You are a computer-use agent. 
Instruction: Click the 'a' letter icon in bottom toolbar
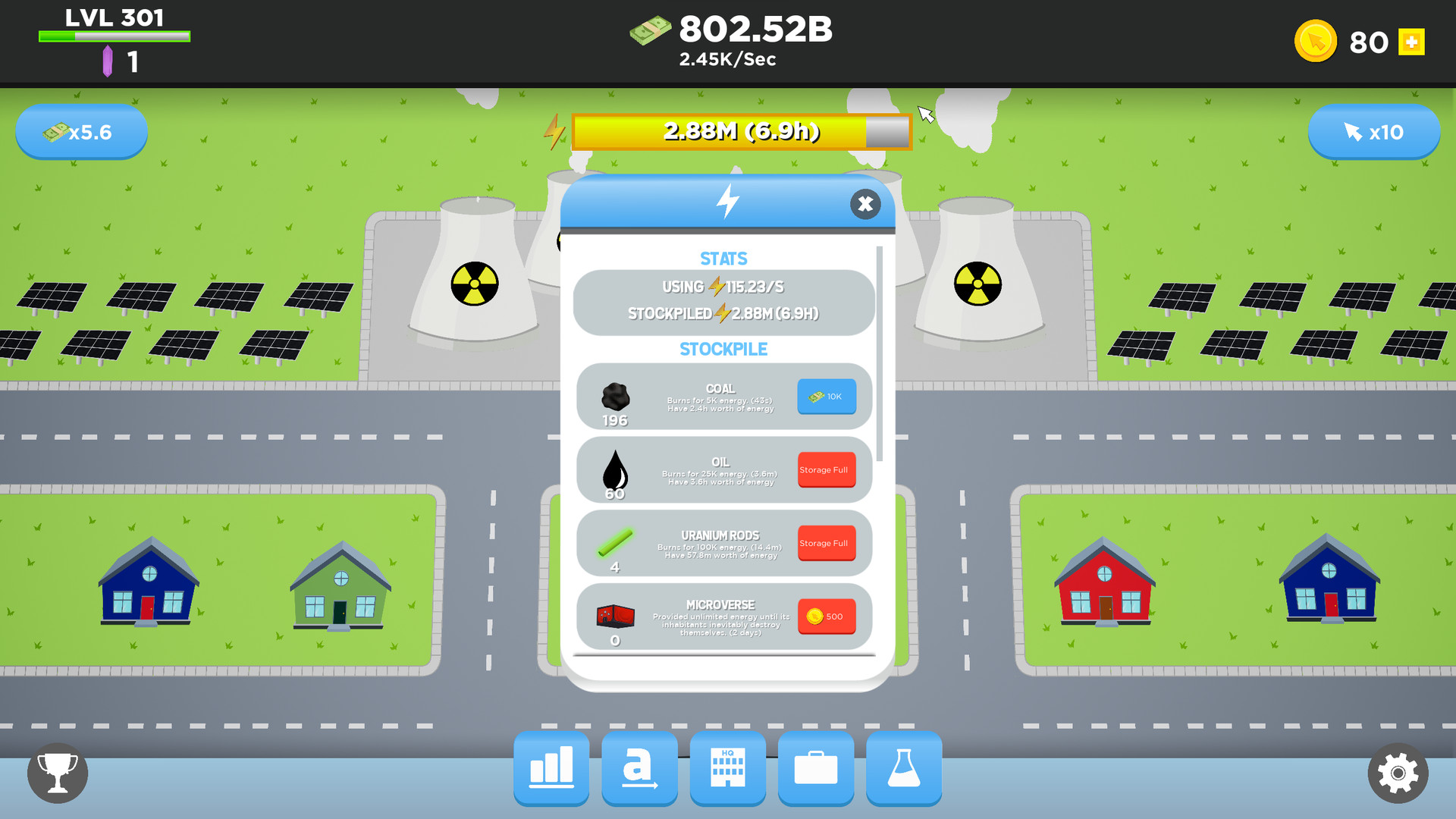(639, 769)
